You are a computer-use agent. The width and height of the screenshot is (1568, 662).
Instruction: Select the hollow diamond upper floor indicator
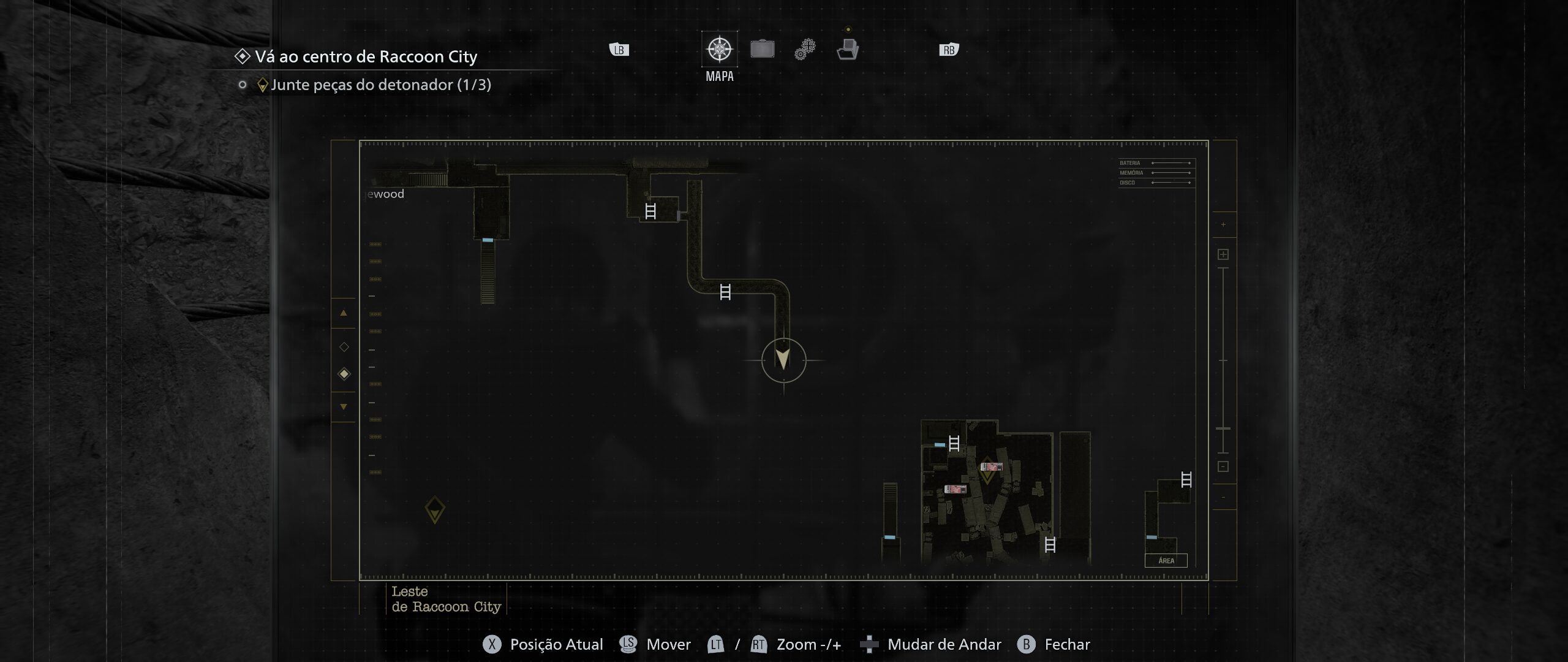click(x=344, y=347)
